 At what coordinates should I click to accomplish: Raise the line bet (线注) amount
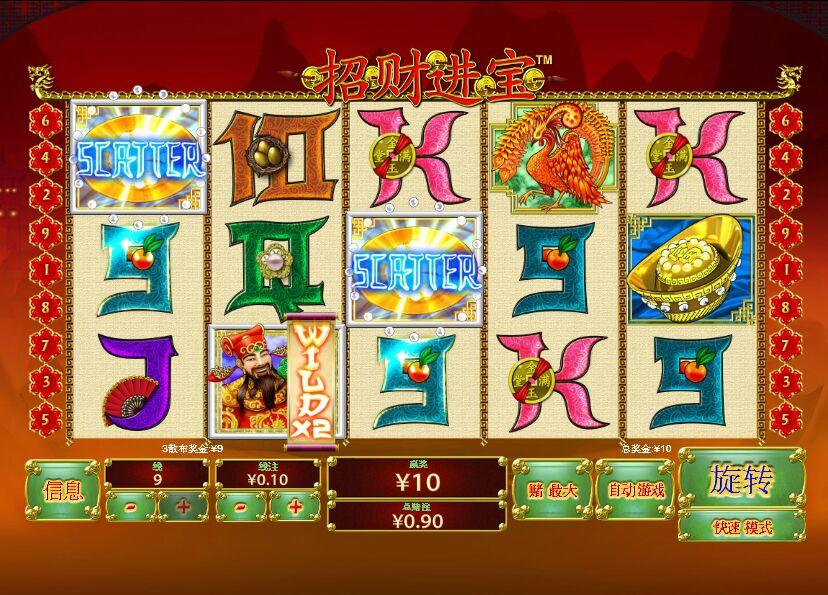(x=295, y=506)
